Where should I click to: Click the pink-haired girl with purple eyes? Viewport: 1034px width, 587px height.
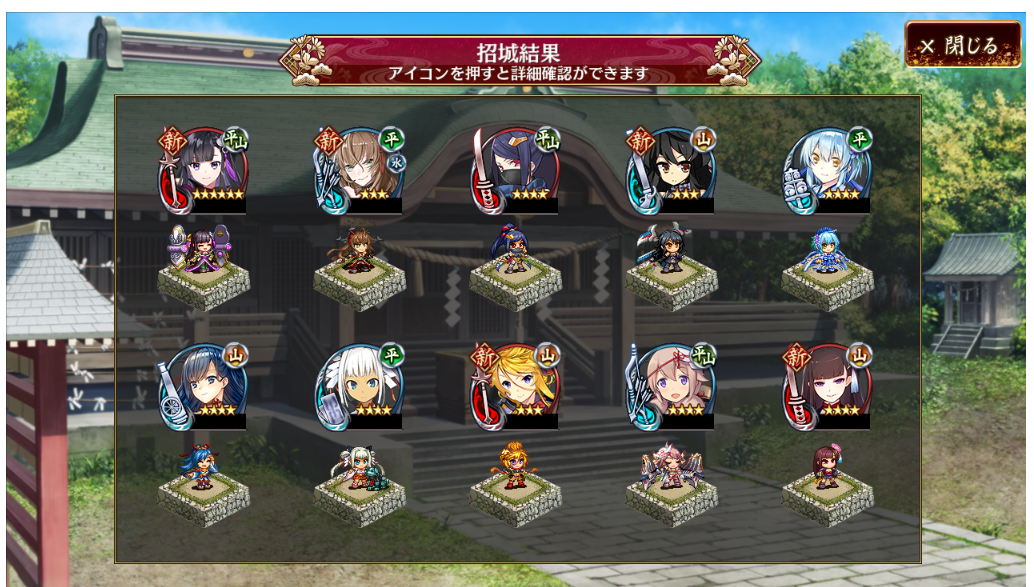coord(672,386)
